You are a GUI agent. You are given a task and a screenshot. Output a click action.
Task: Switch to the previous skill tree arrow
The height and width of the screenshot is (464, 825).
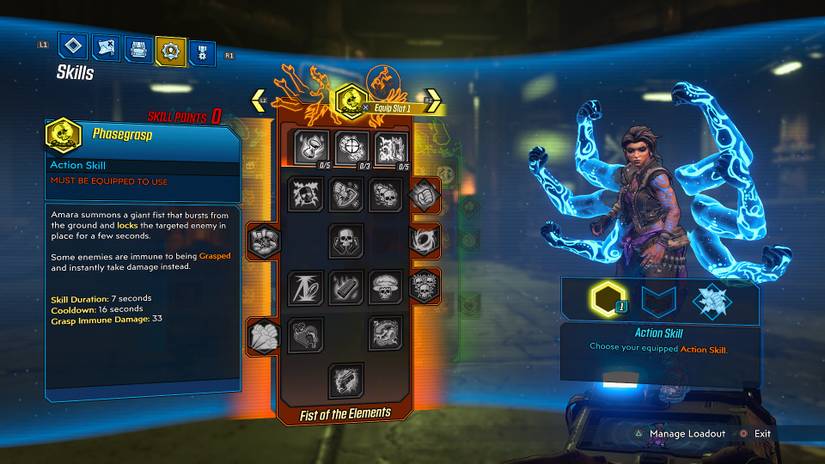pos(258,100)
